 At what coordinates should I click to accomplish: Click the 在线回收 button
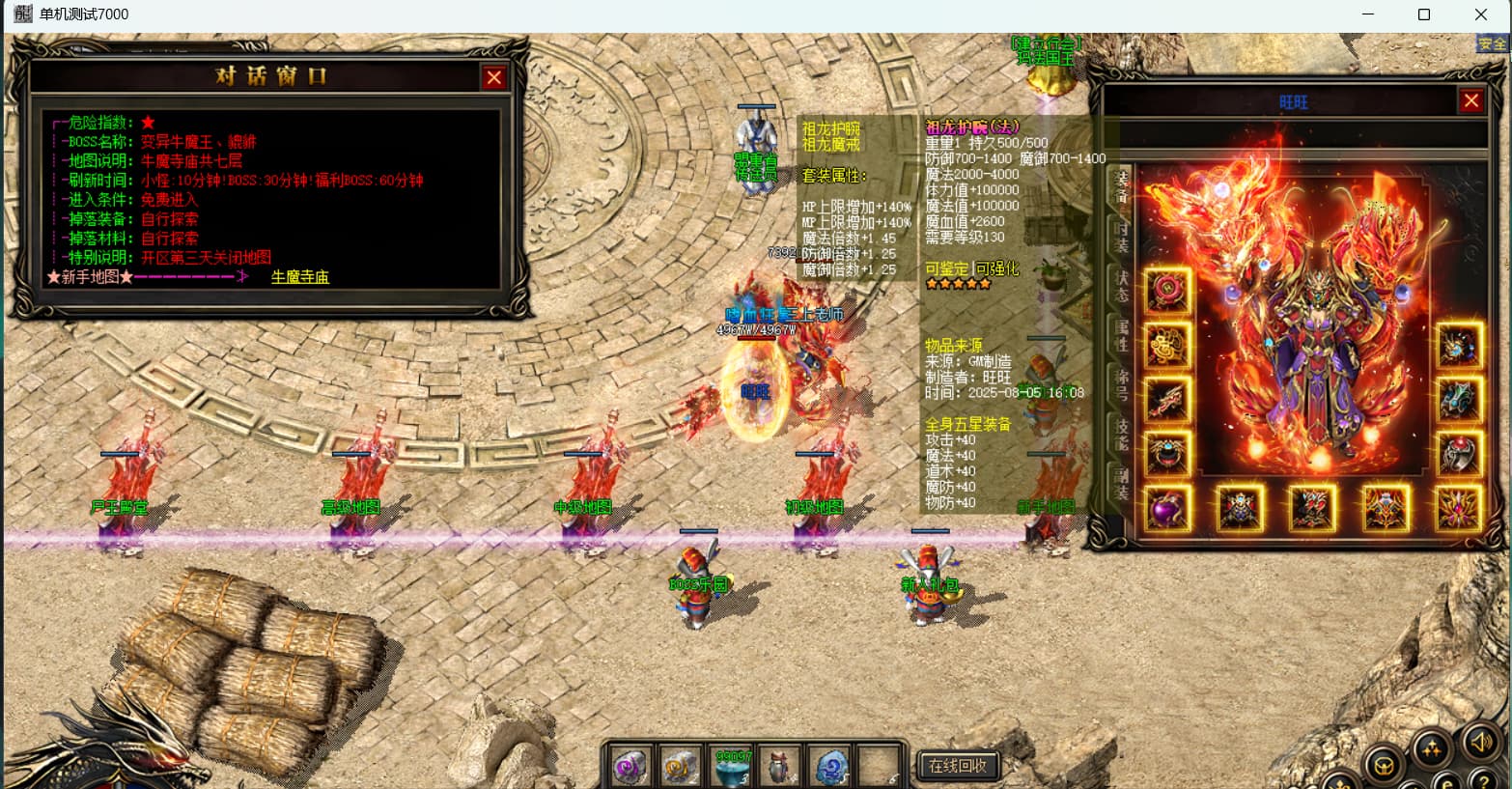coord(957,766)
